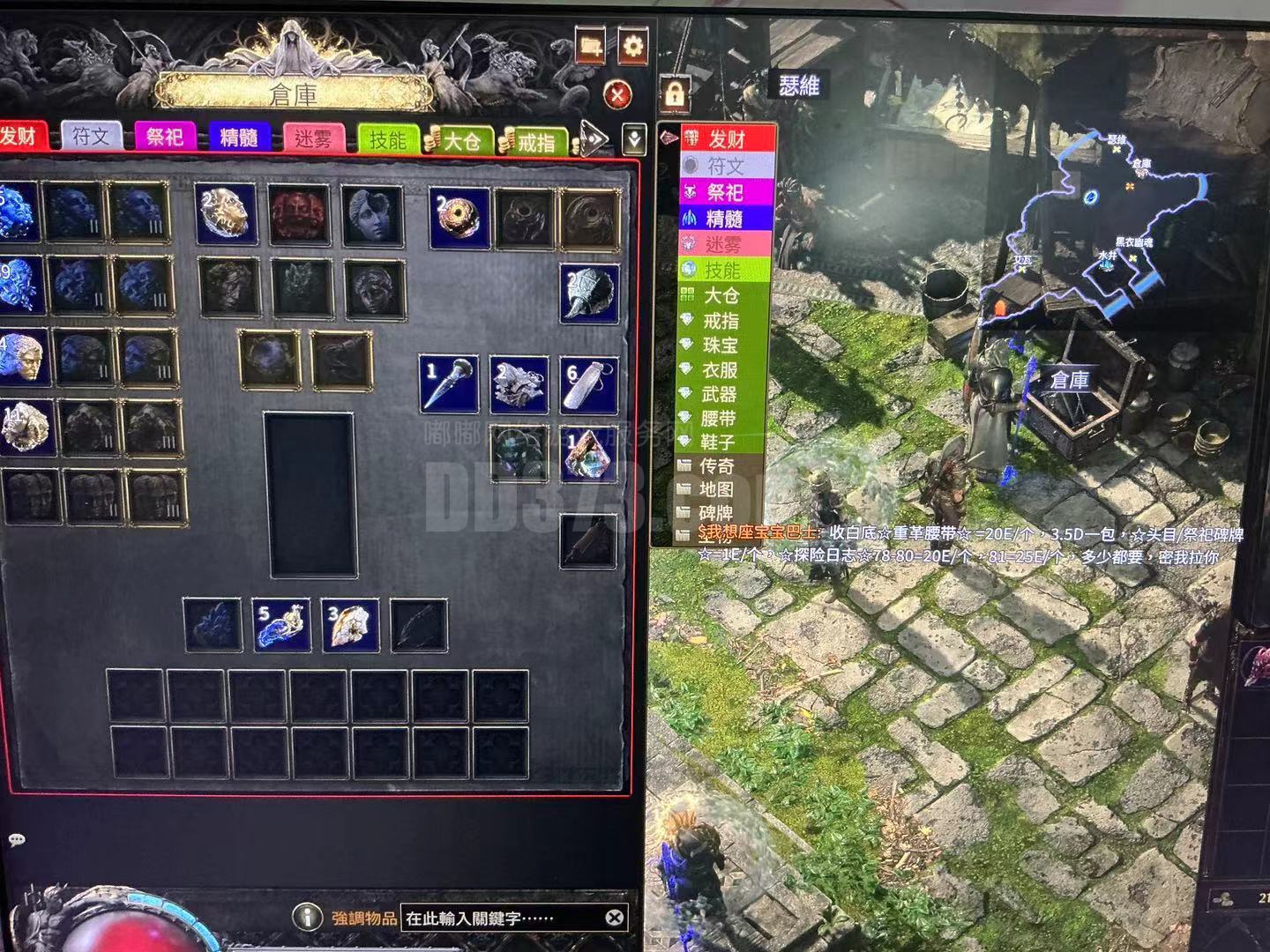Screen dimensions: 1270x952
Task: Close the stash window with the red X
Action: click(x=618, y=94)
